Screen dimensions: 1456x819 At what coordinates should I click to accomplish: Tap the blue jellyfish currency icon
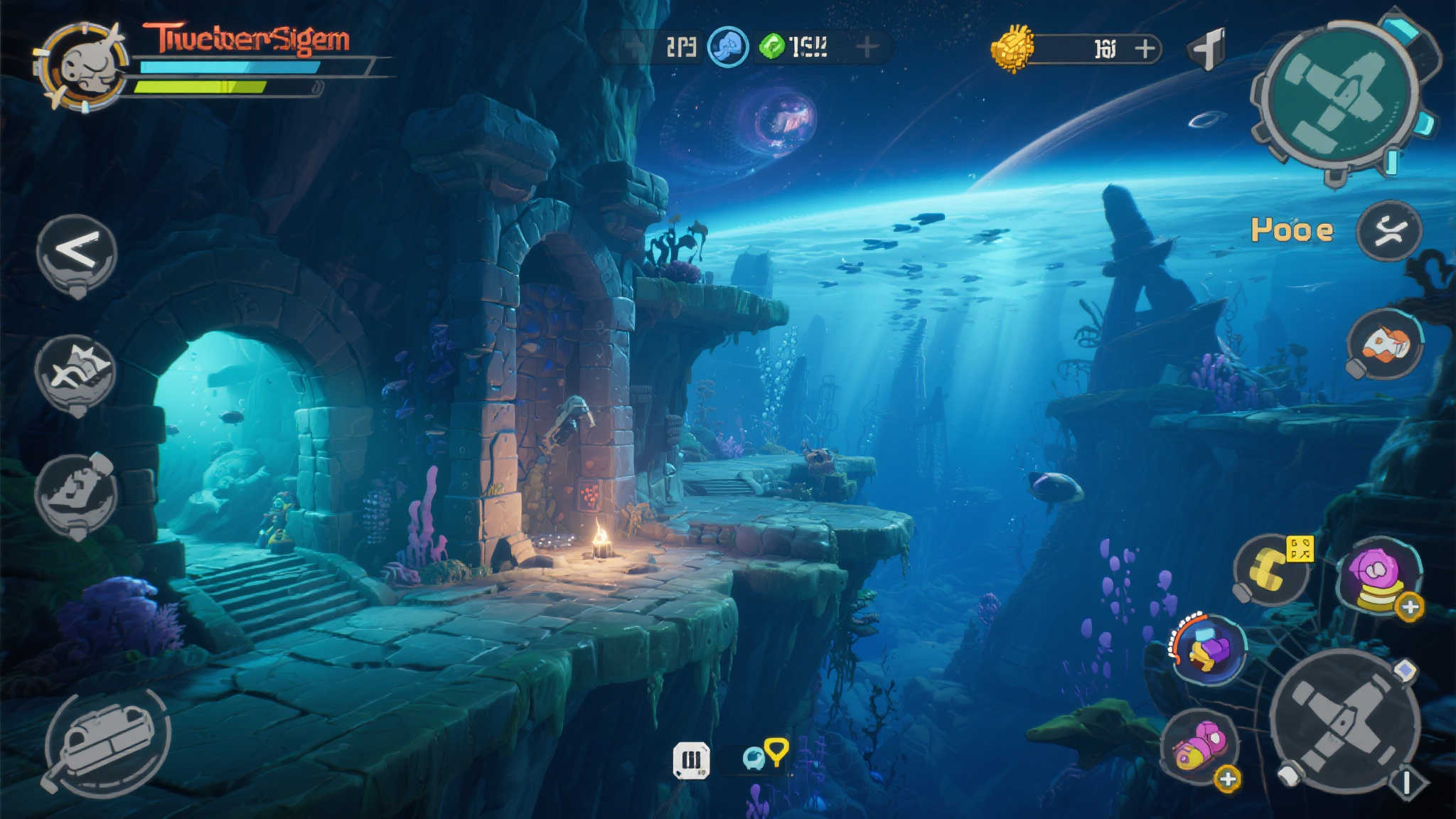pyautogui.click(x=728, y=47)
